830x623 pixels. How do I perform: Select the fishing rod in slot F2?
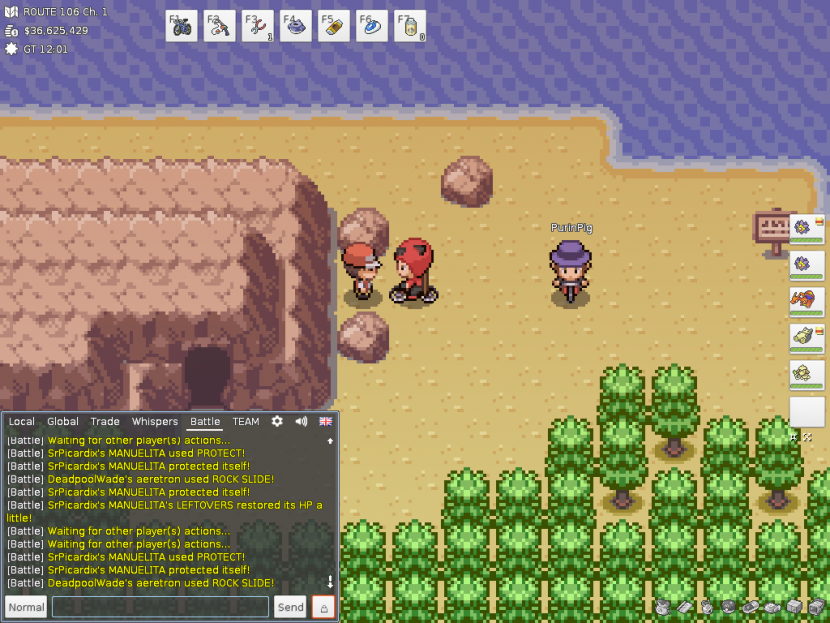219,26
